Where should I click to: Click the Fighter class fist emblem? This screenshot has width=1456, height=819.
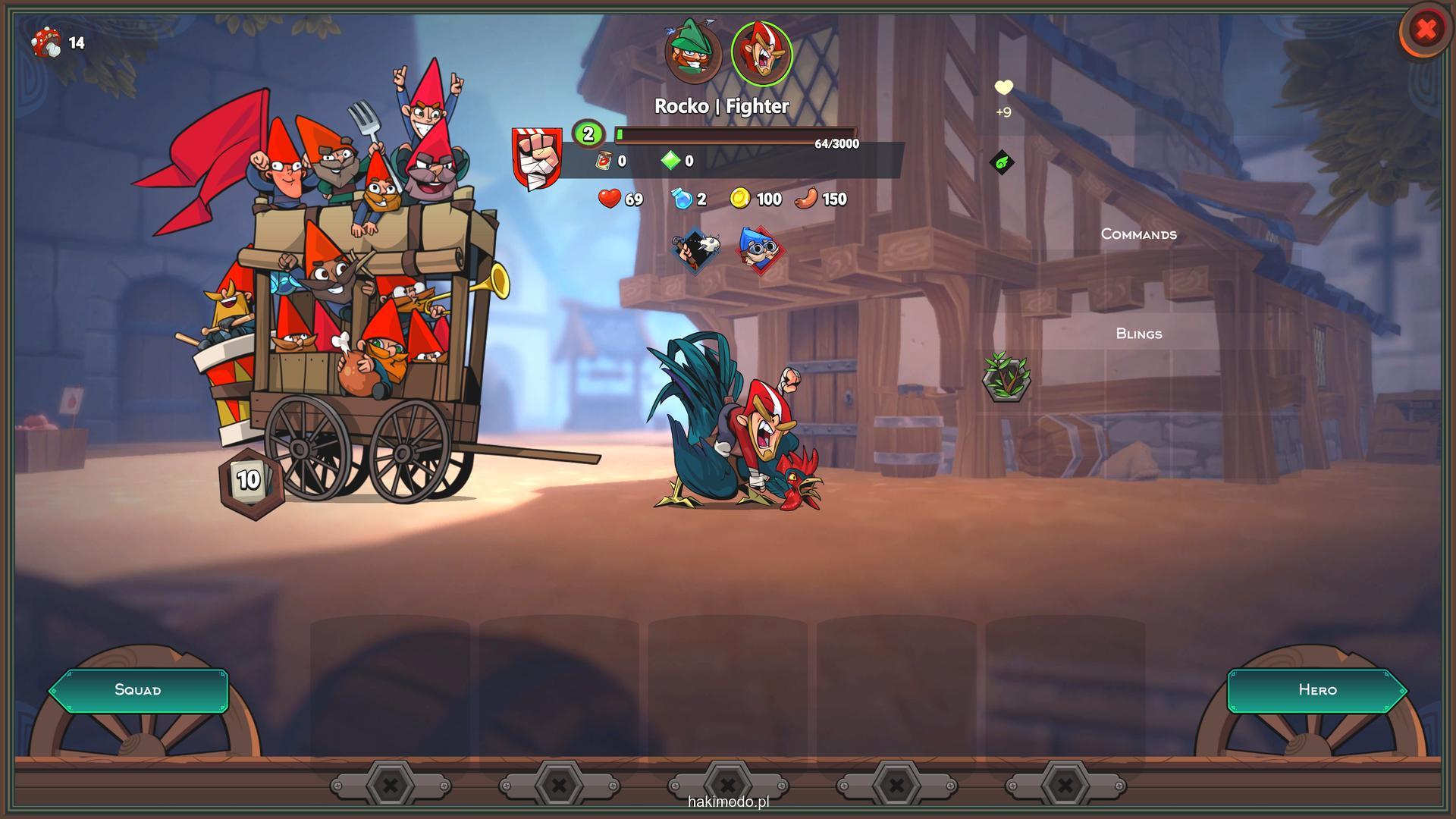[x=537, y=158]
